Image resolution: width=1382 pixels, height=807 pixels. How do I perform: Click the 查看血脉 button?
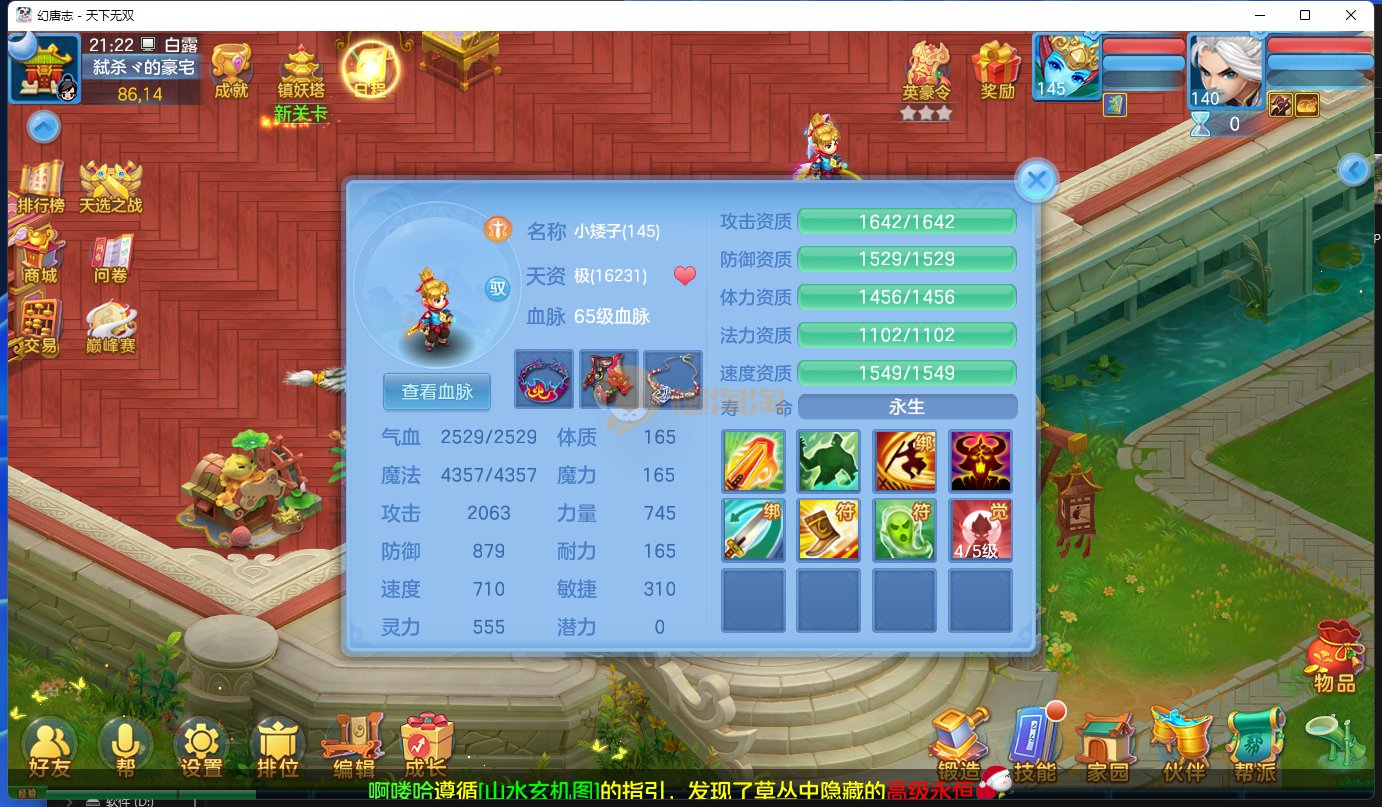(436, 392)
